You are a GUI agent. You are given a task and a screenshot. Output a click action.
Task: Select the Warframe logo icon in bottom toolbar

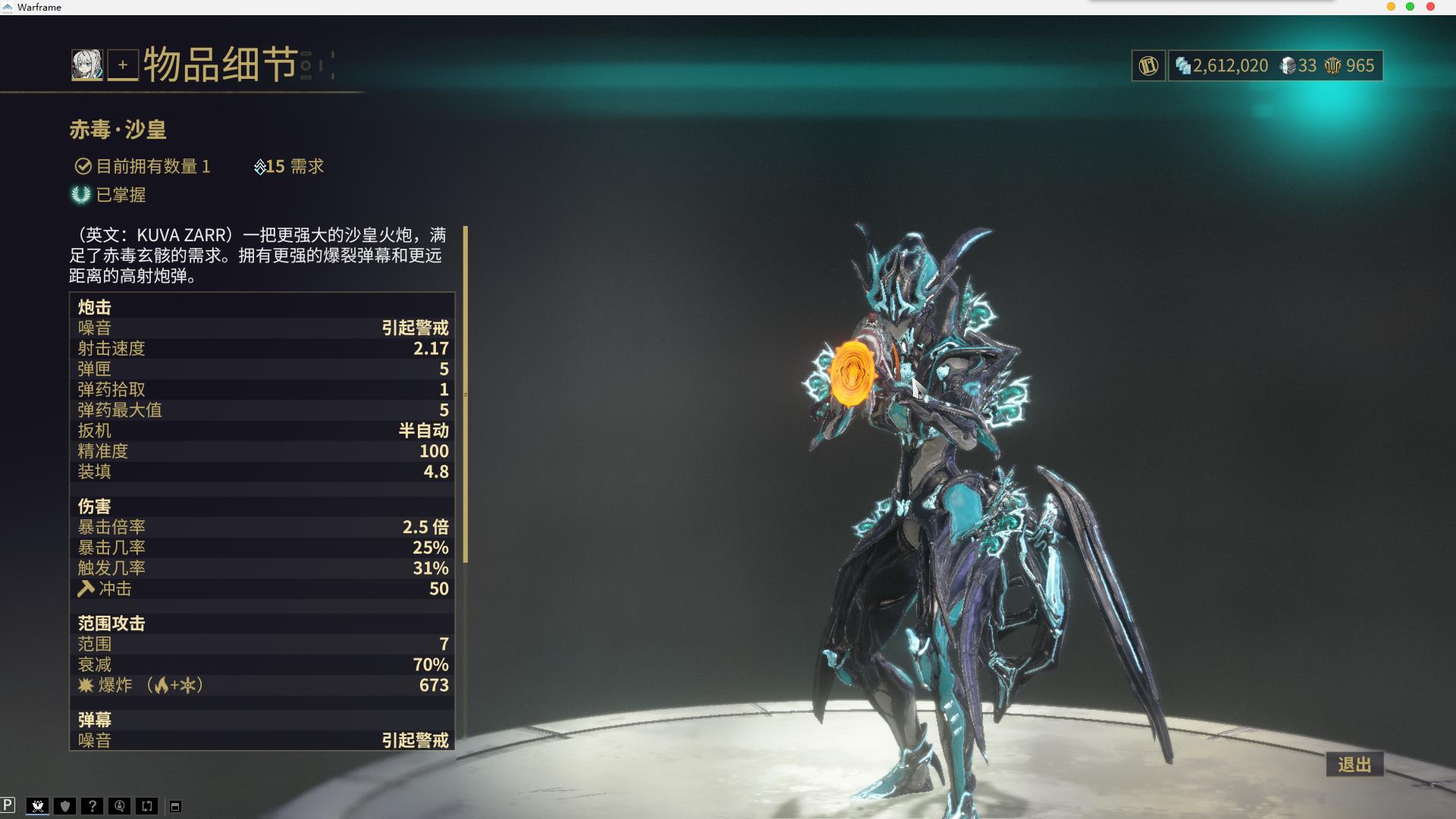[x=38, y=806]
